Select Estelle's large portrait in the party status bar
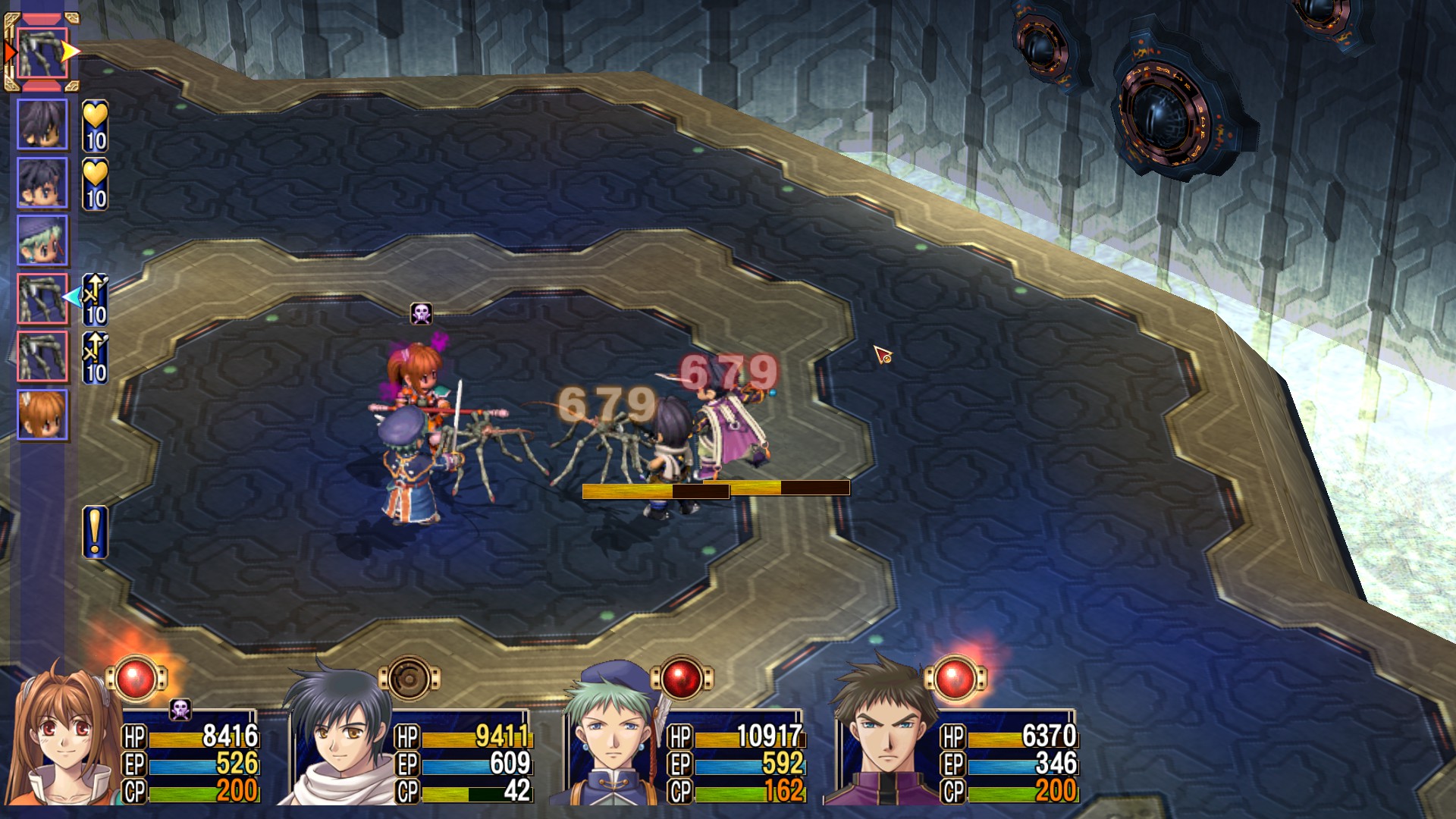This screenshot has height=819, width=1456. click(64, 739)
